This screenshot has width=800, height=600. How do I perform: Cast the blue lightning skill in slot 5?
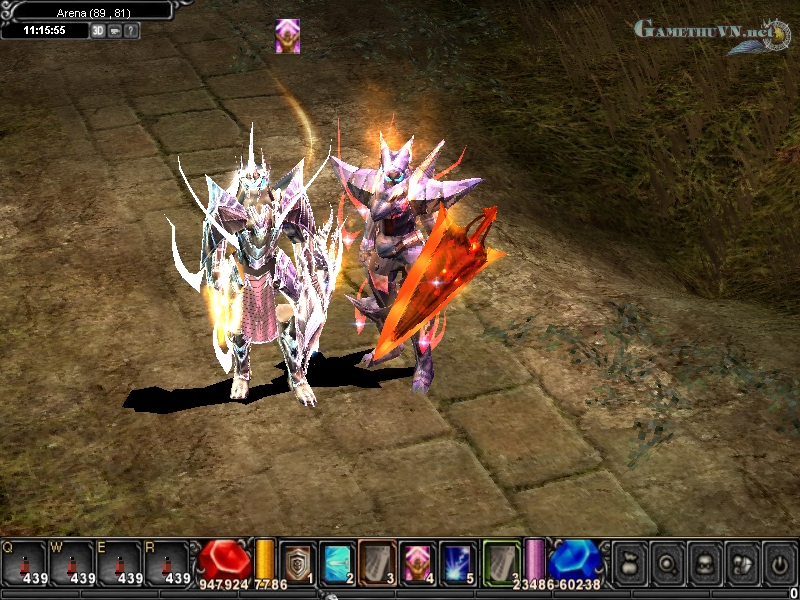coord(459,562)
